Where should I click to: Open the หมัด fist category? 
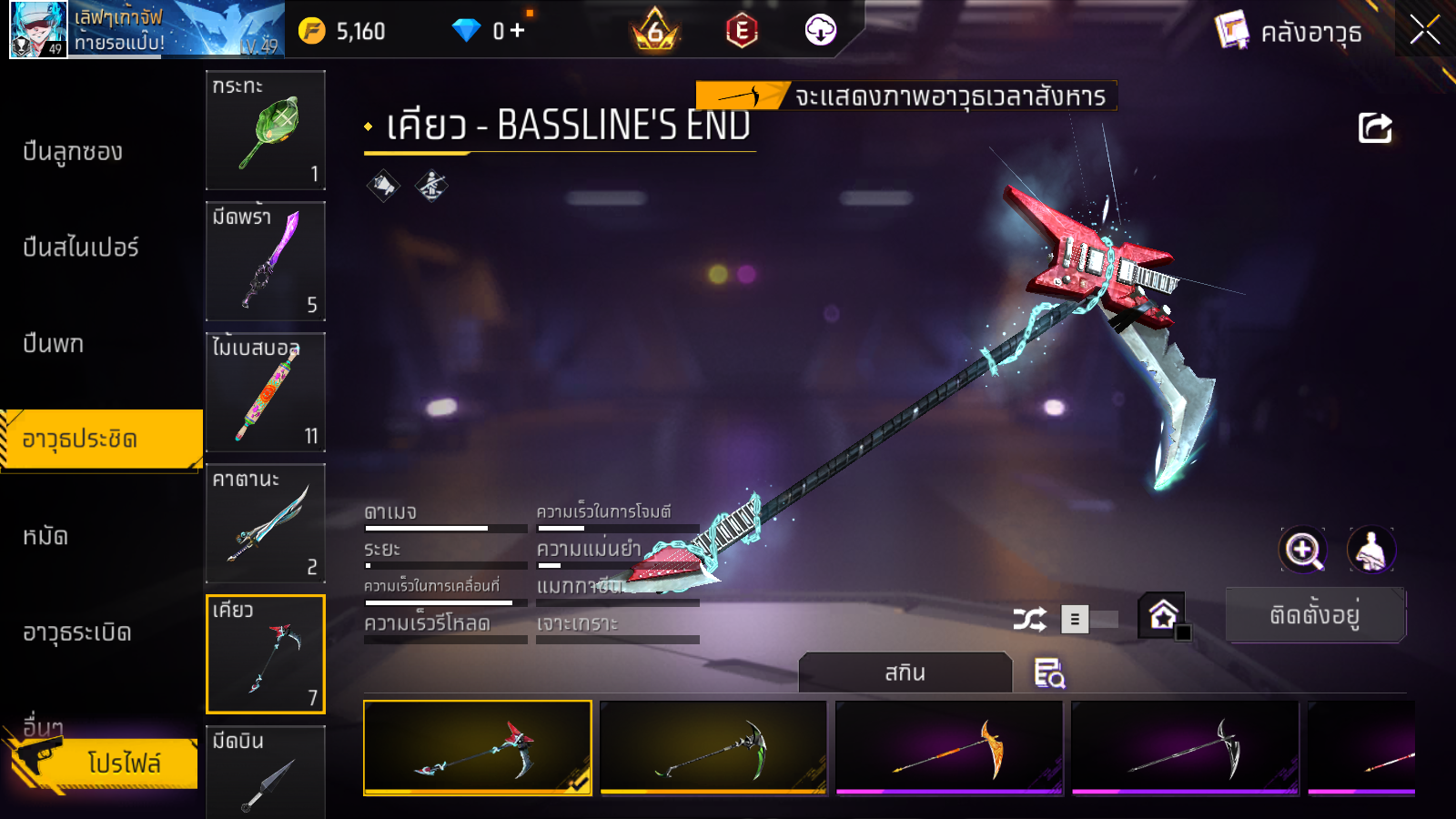point(45,537)
